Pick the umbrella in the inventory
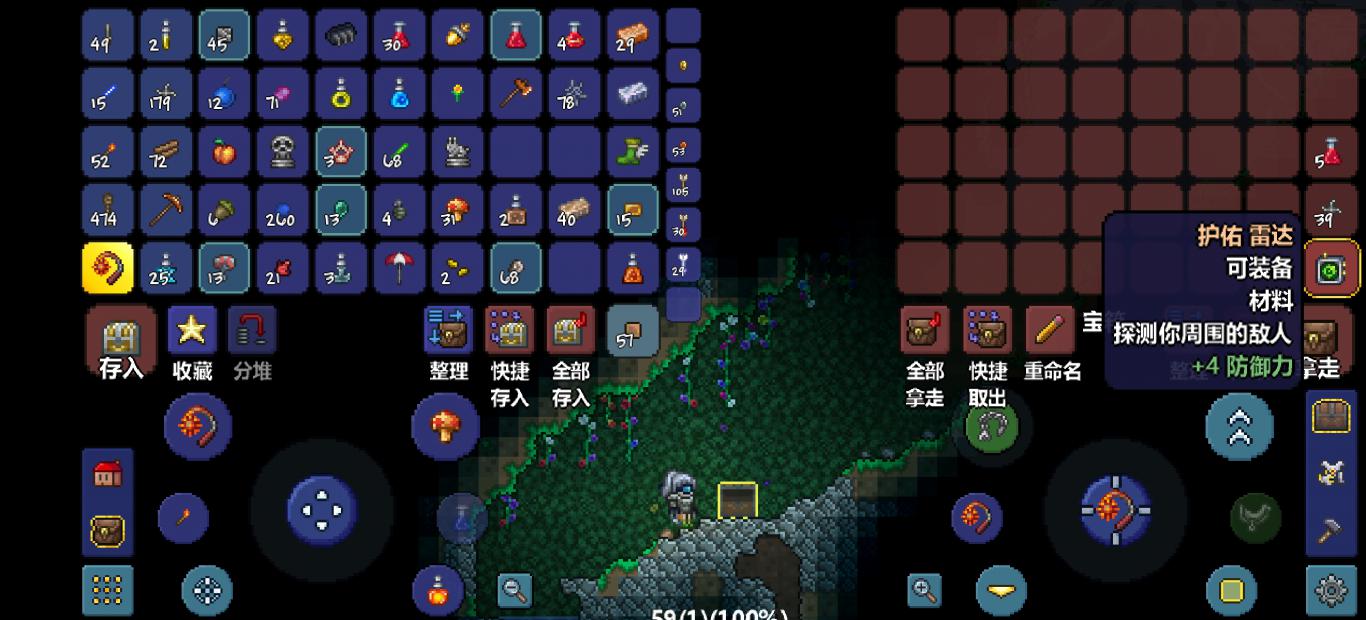Viewport: 1366px width, 620px height. (399, 269)
